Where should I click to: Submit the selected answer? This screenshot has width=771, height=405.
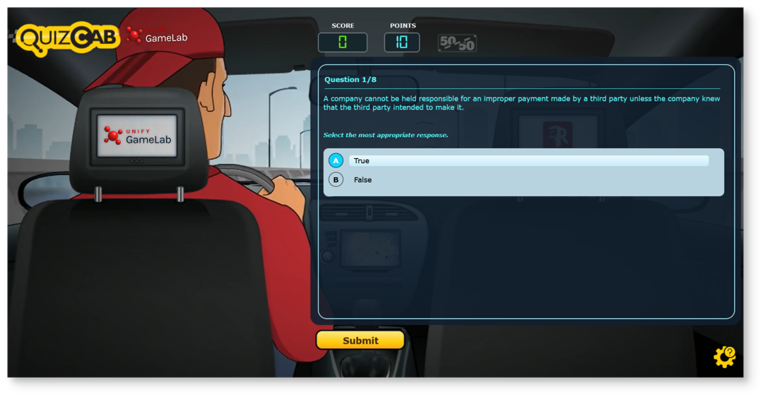360,341
